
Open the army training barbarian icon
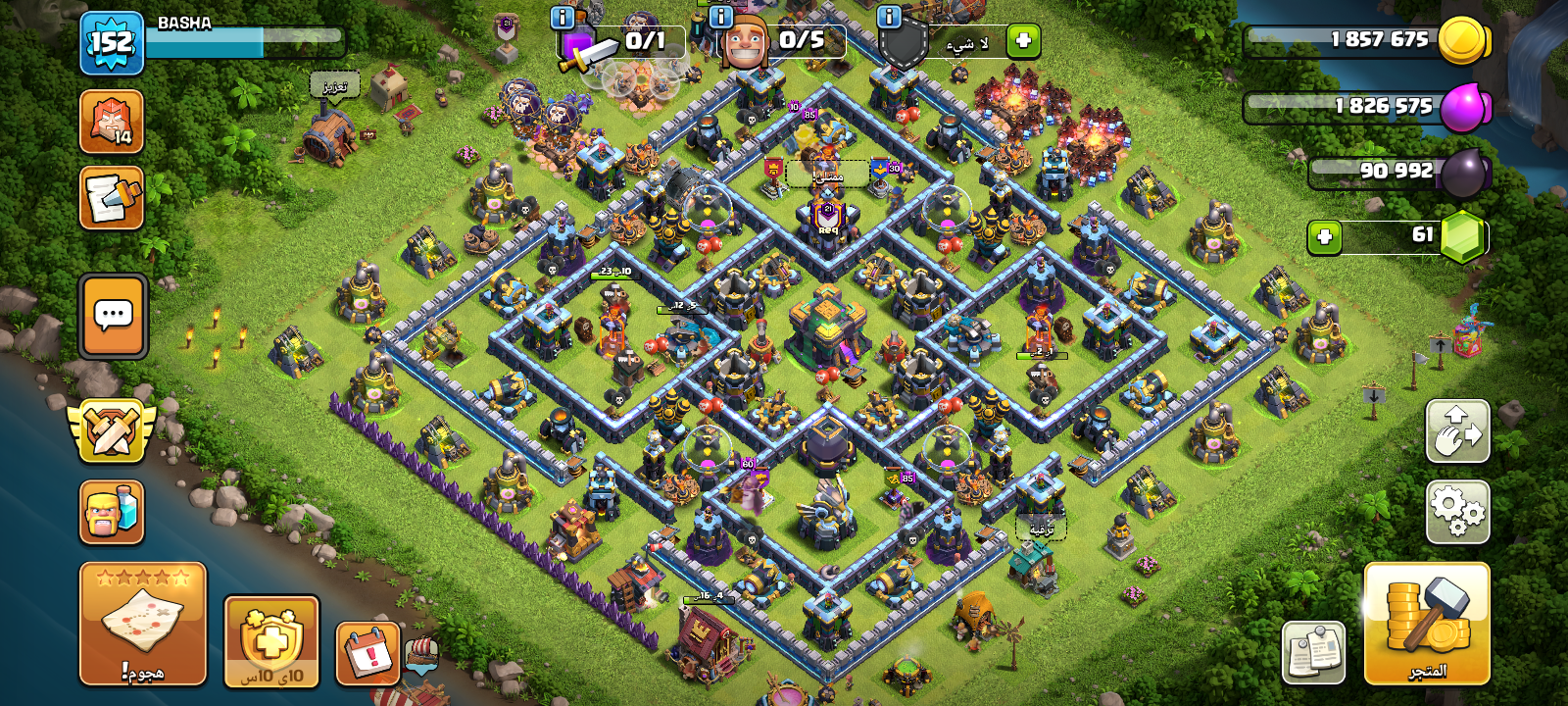point(112,512)
